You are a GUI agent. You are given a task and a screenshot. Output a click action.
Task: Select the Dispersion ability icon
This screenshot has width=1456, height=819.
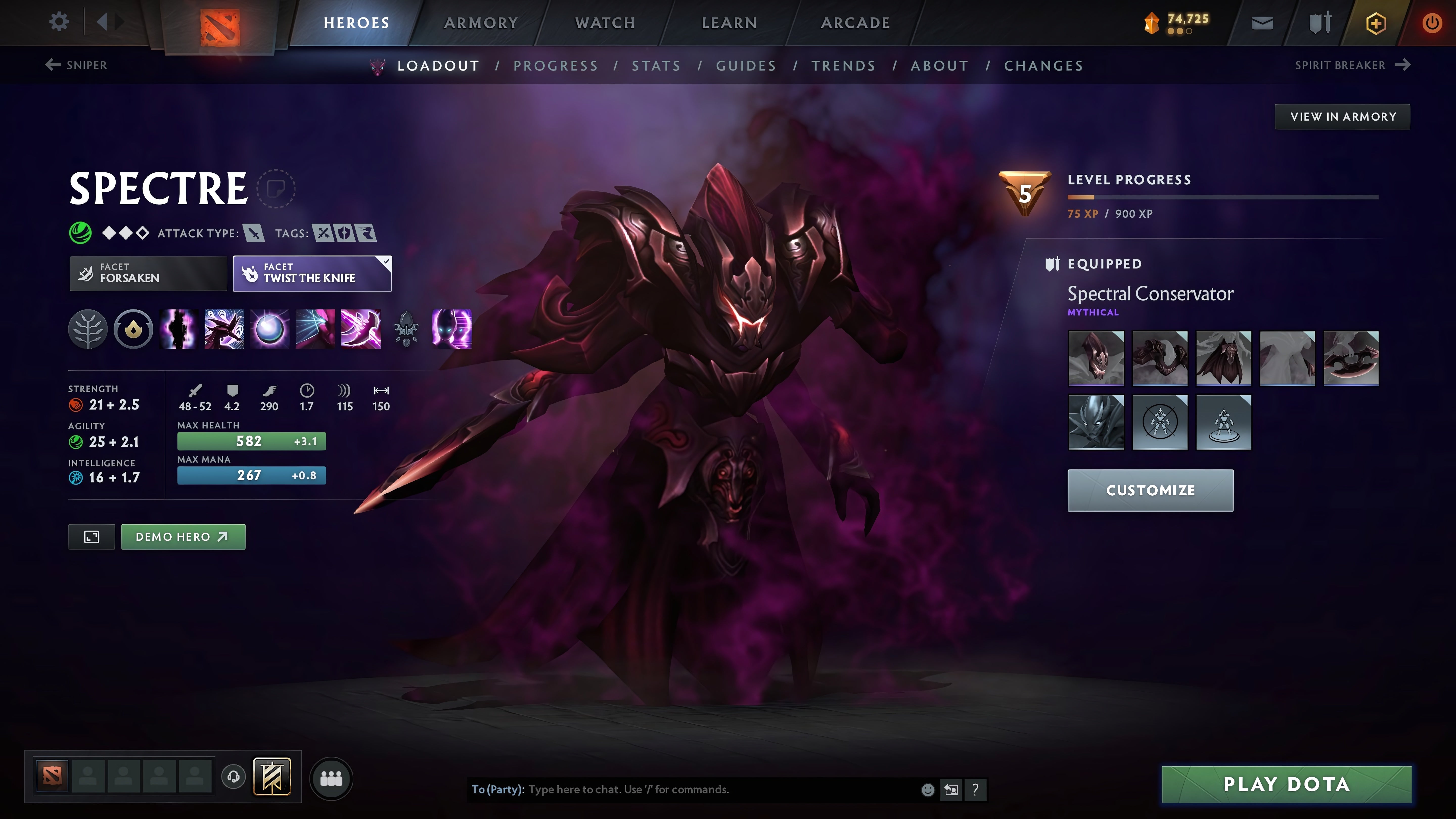coord(270,330)
